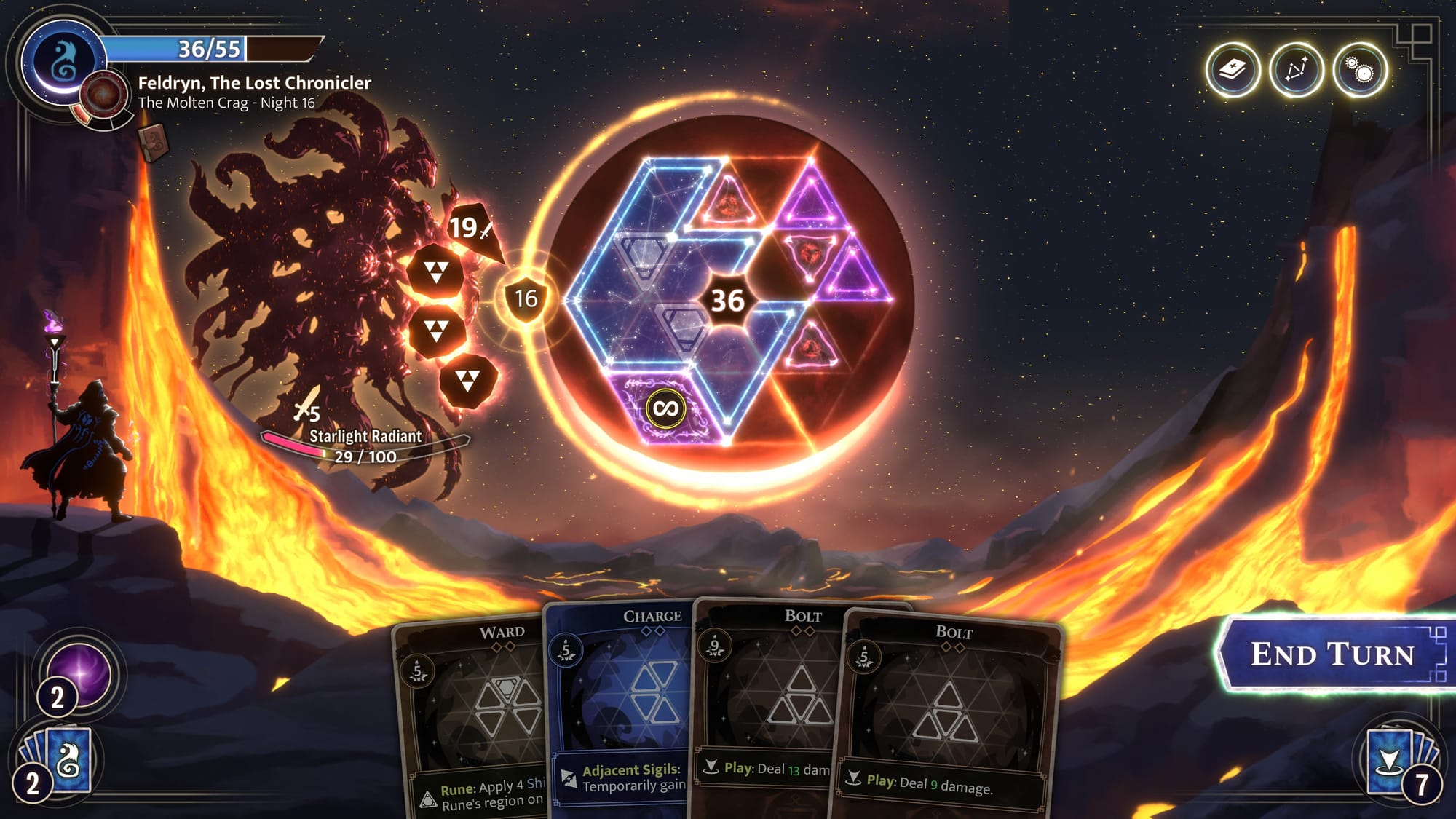
Task: Inspect the brown tome relic icon
Action: click(x=154, y=142)
